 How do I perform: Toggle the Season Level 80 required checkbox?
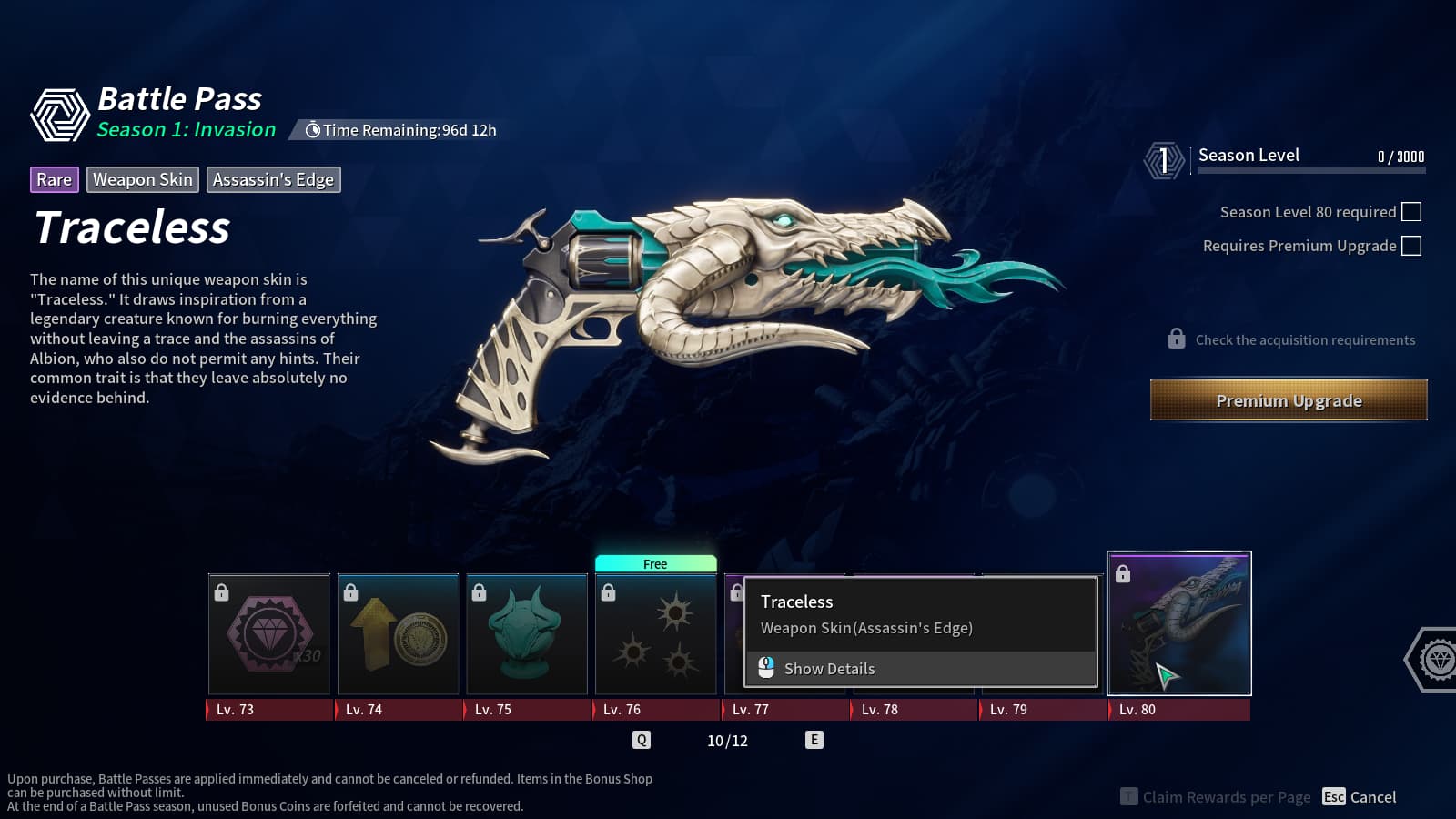pyautogui.click(x=1411, y=212)
